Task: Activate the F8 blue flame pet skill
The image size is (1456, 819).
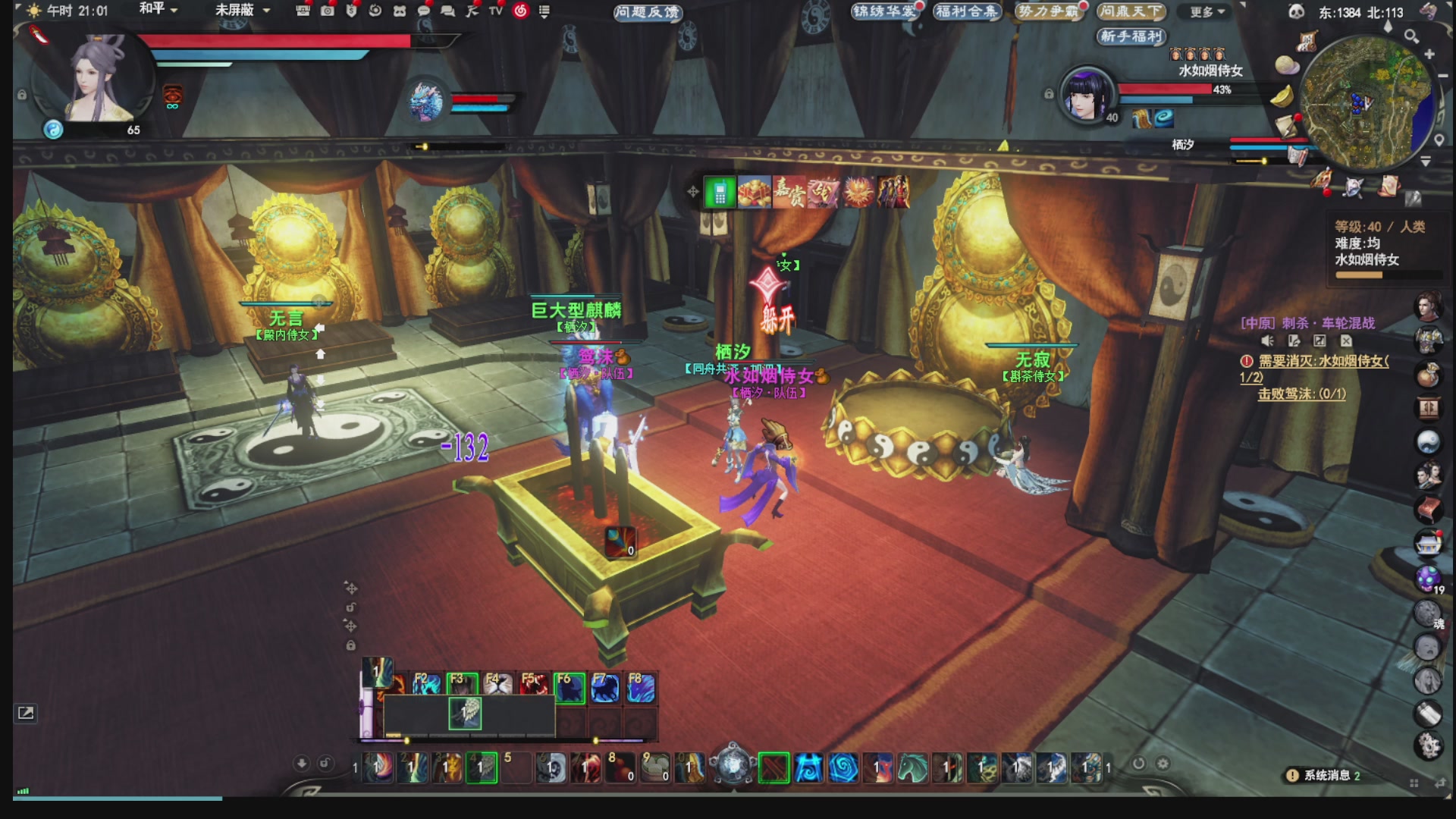Action: 640,689
